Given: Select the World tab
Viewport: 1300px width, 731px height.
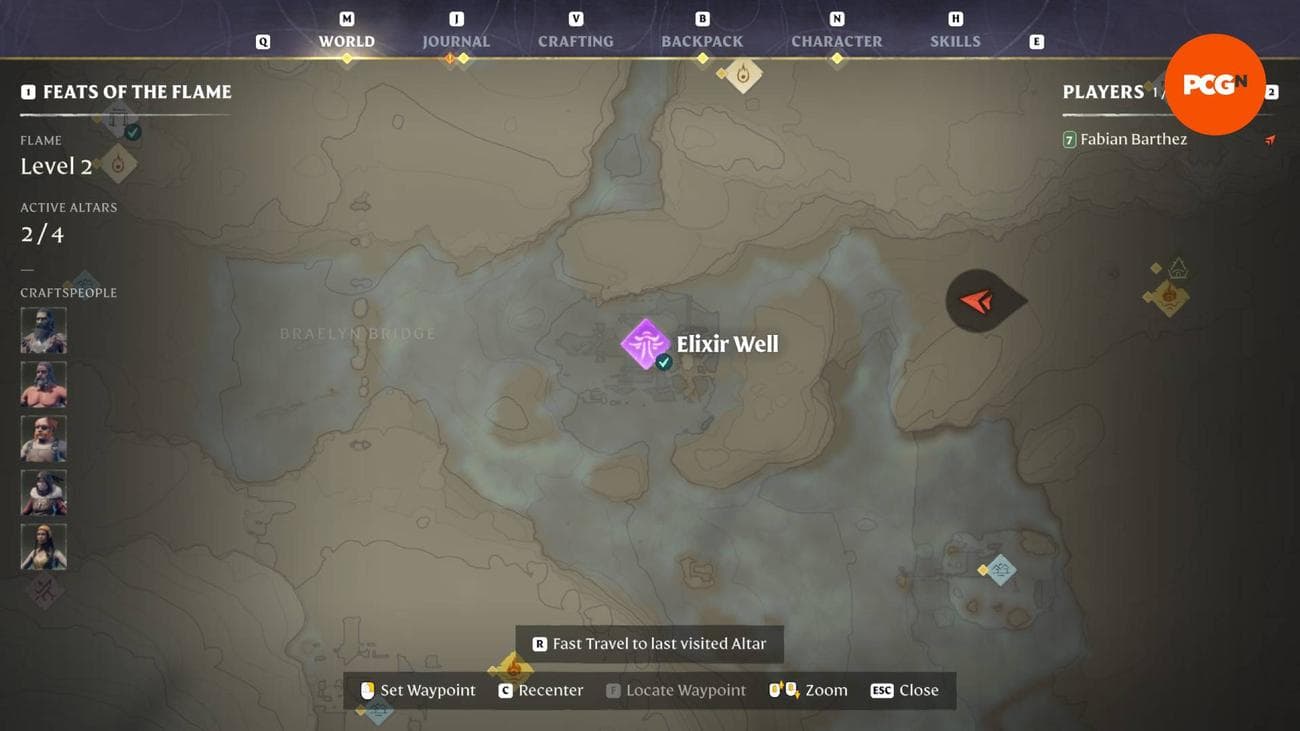Looking at the screenshot, I should click(346, 42).
